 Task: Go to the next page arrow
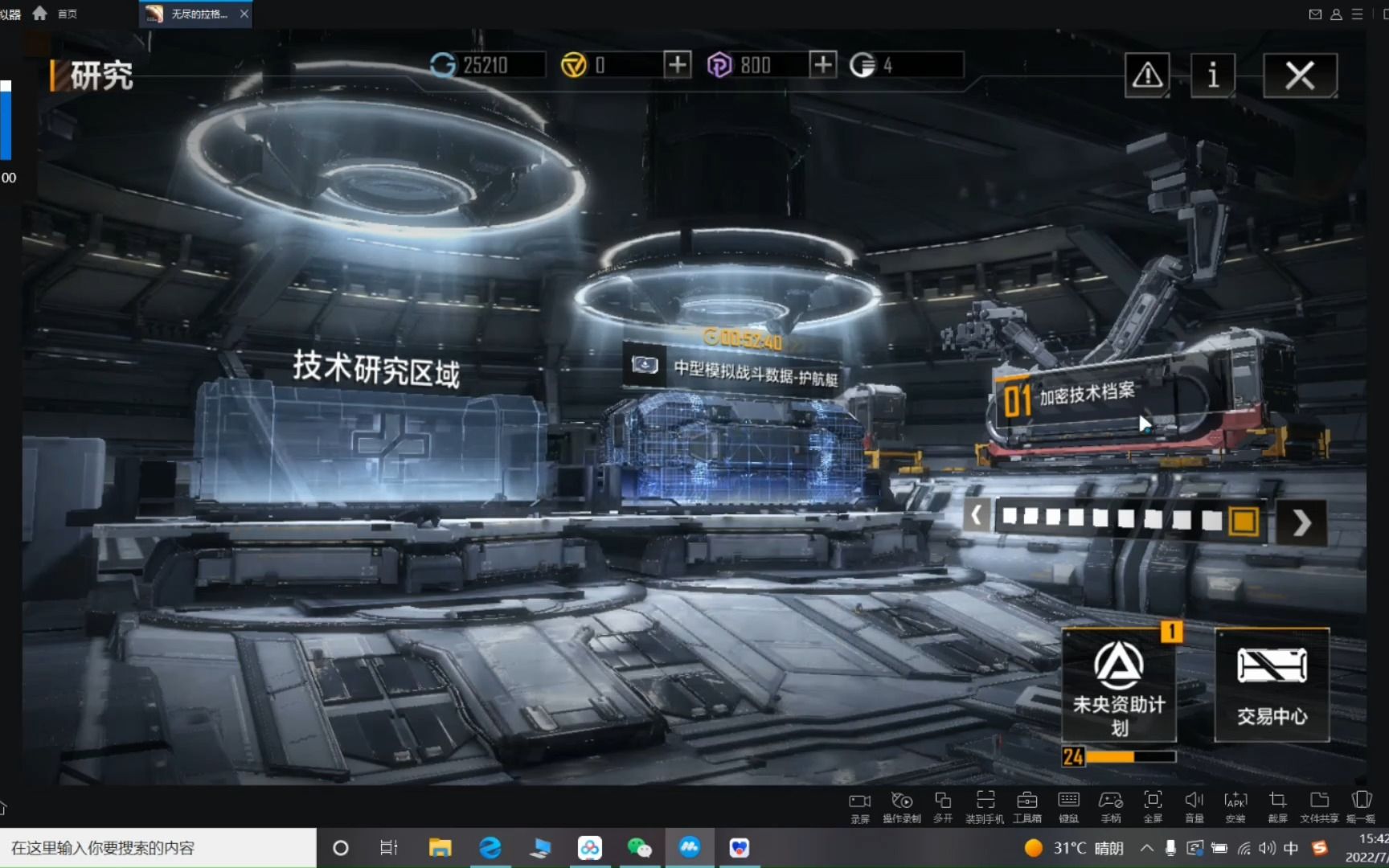click(1301, 523)
